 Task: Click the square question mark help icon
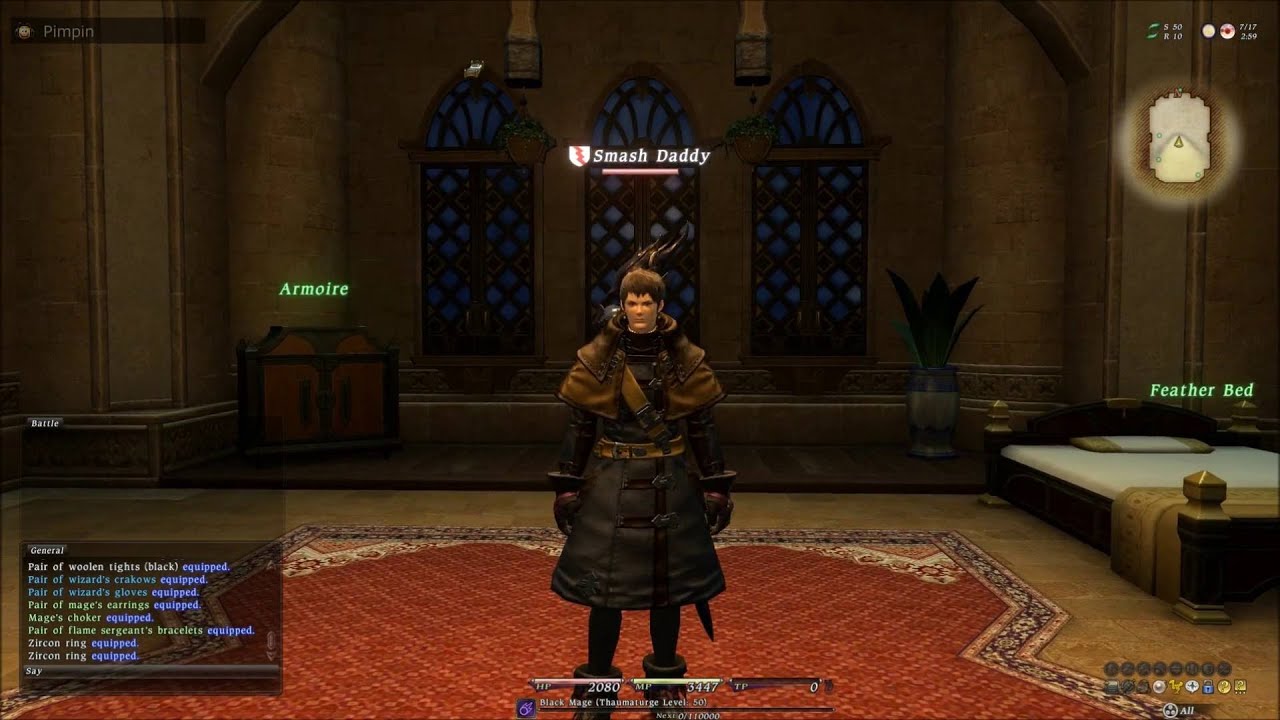1240,687
